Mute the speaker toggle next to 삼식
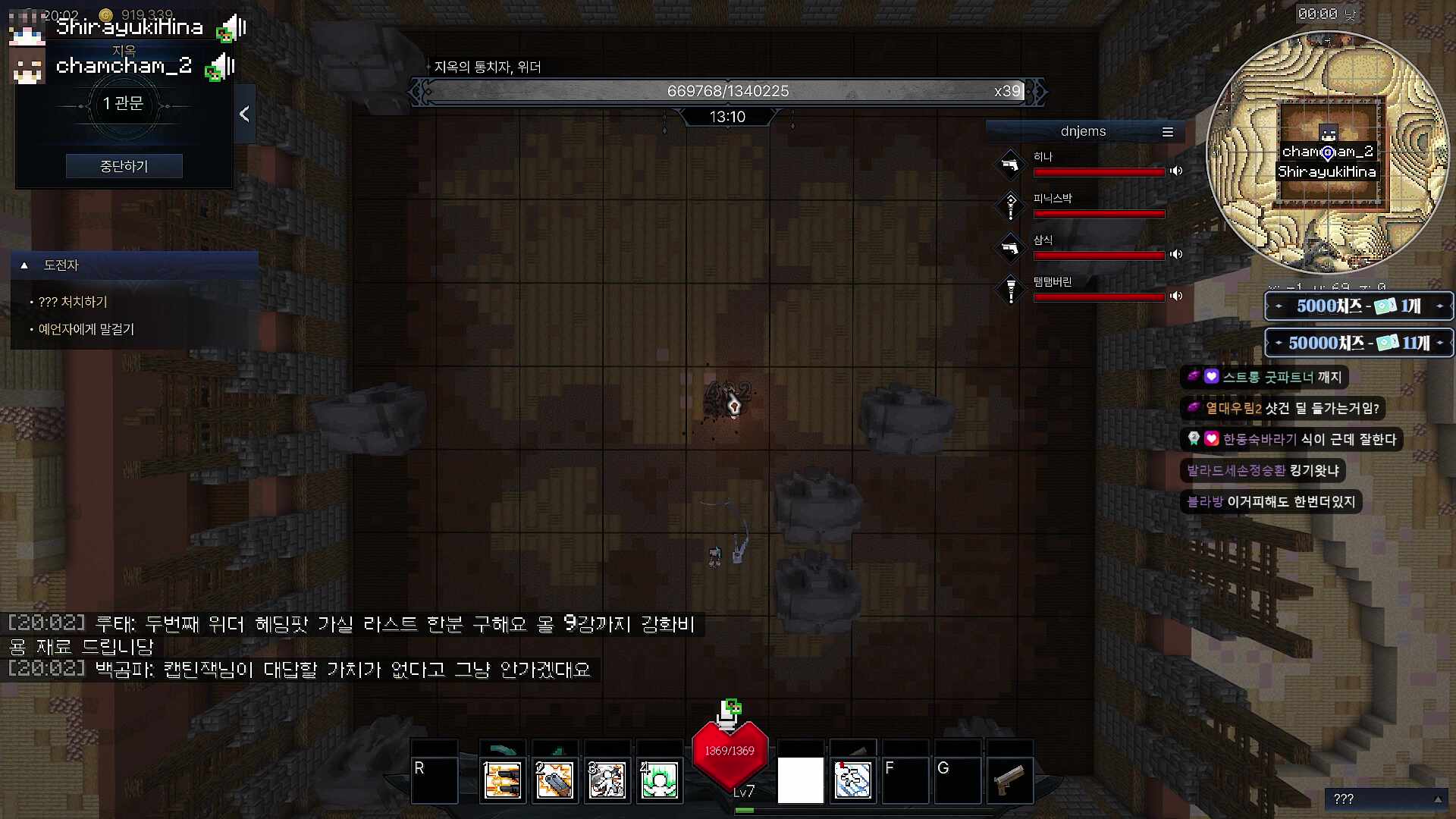This screenshot has height=819, width=1456. tap(1176, 255)
